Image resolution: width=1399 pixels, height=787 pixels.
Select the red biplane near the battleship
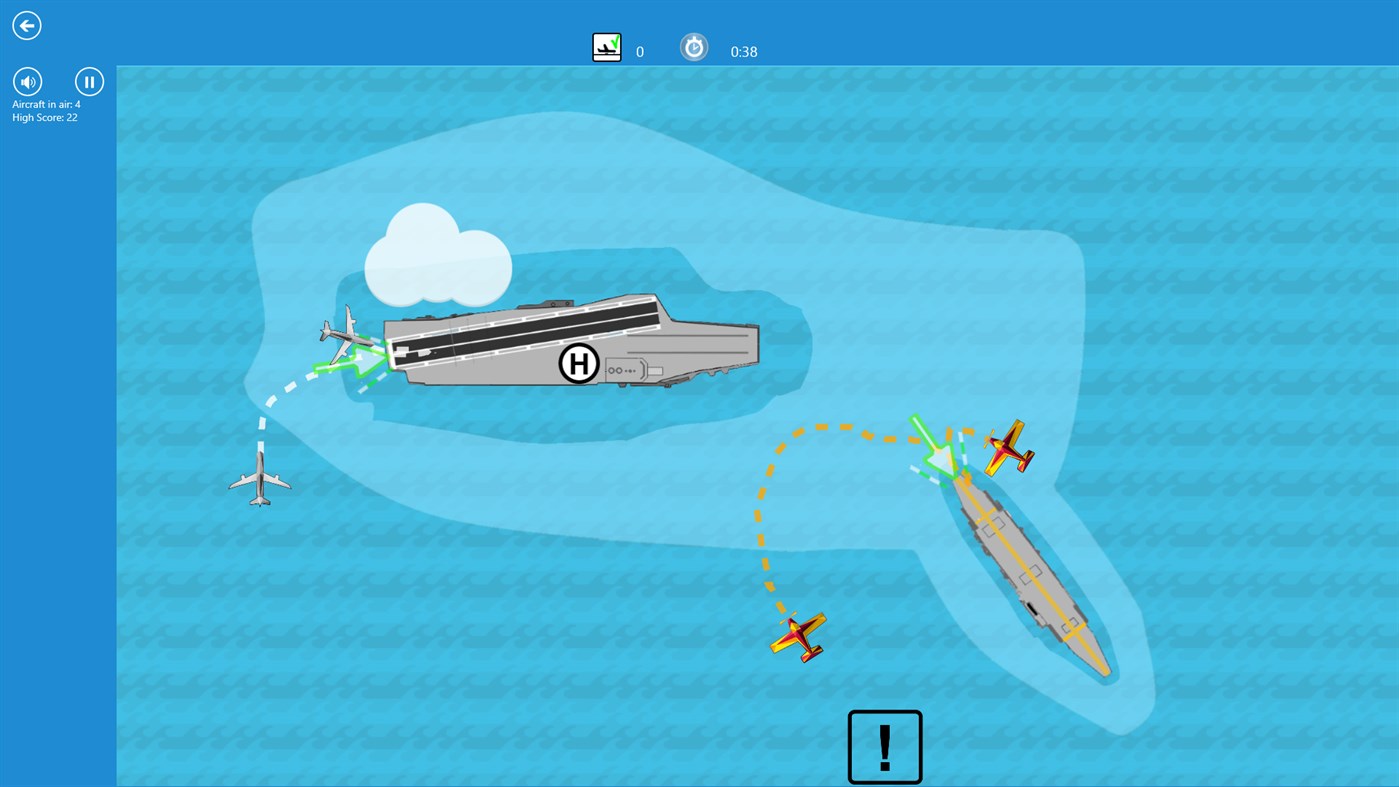point(1008,447)
